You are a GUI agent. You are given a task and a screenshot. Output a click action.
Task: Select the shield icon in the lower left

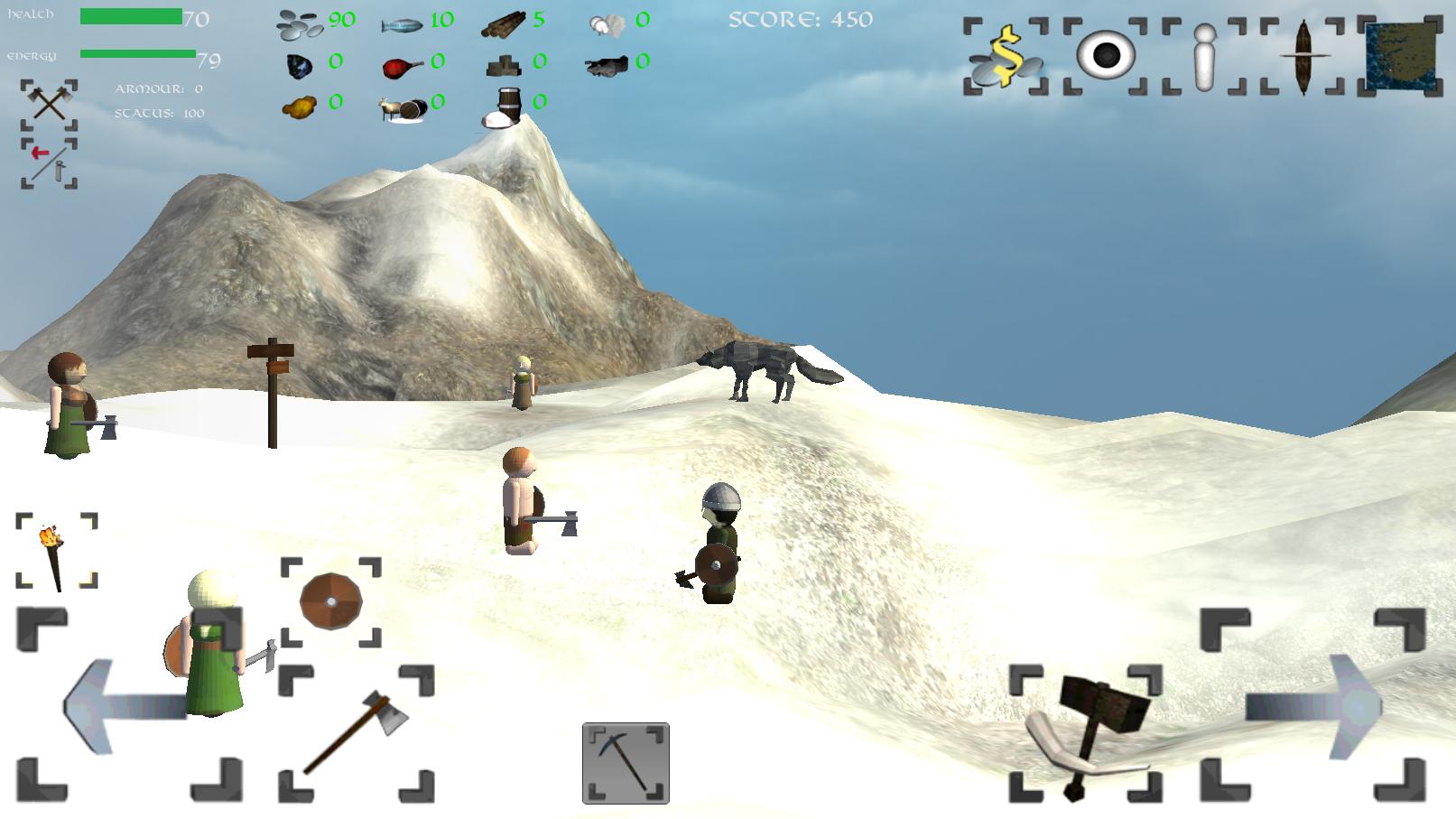click(329, 601)
